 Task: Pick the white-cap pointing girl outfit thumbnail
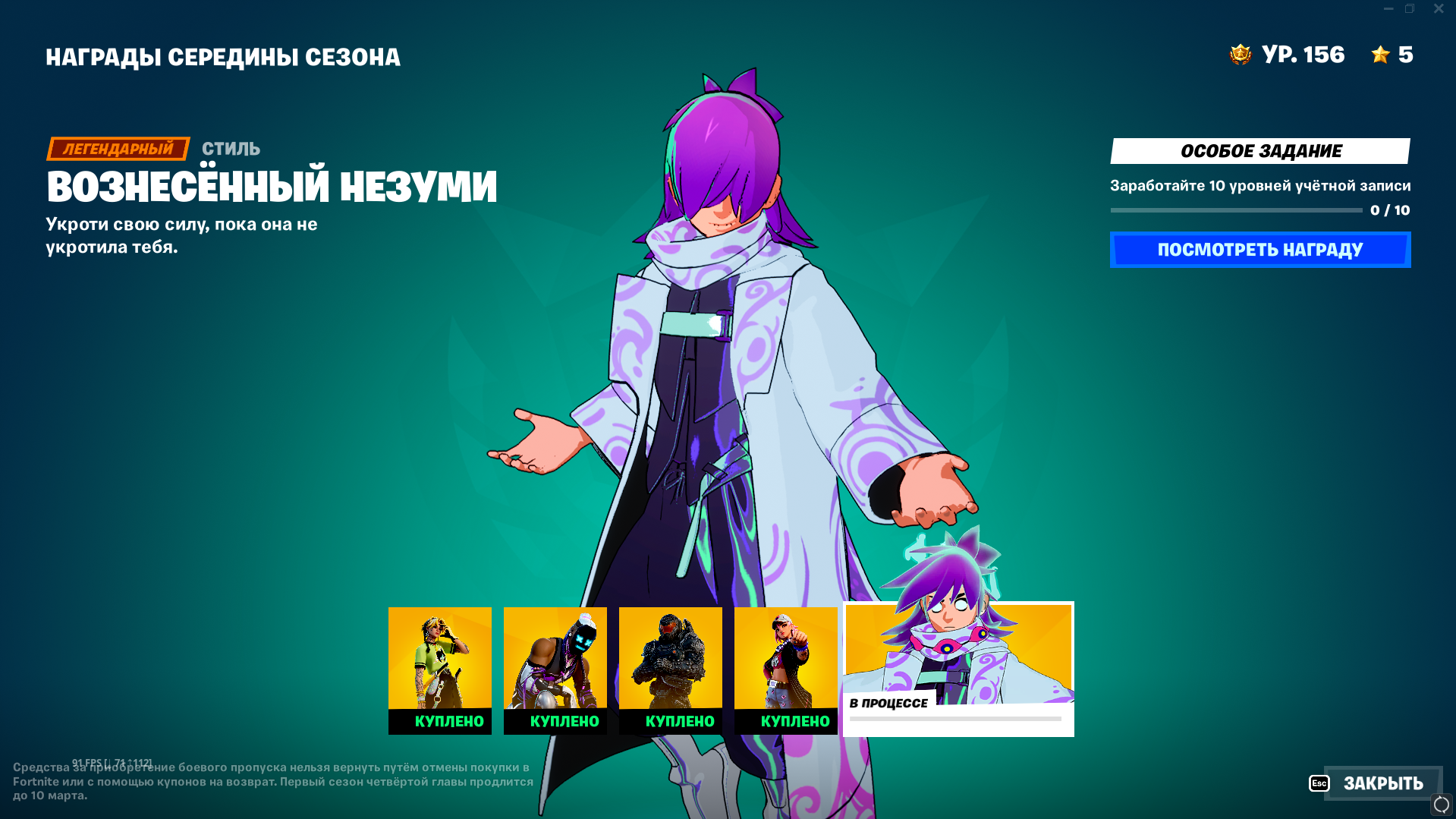[x=786, y=669]
